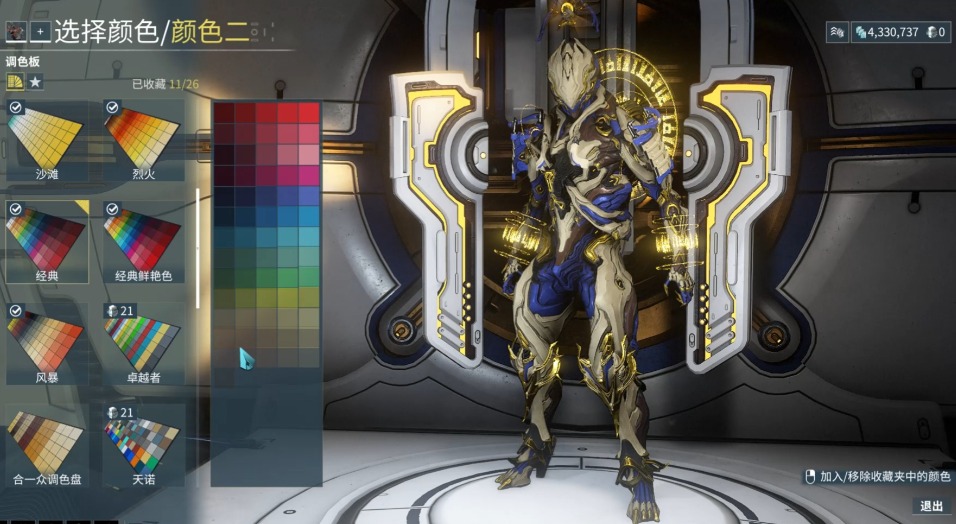This screenshot has height=524, width=956.
Task: Open the player avatar profile icon
Action: 16,31
